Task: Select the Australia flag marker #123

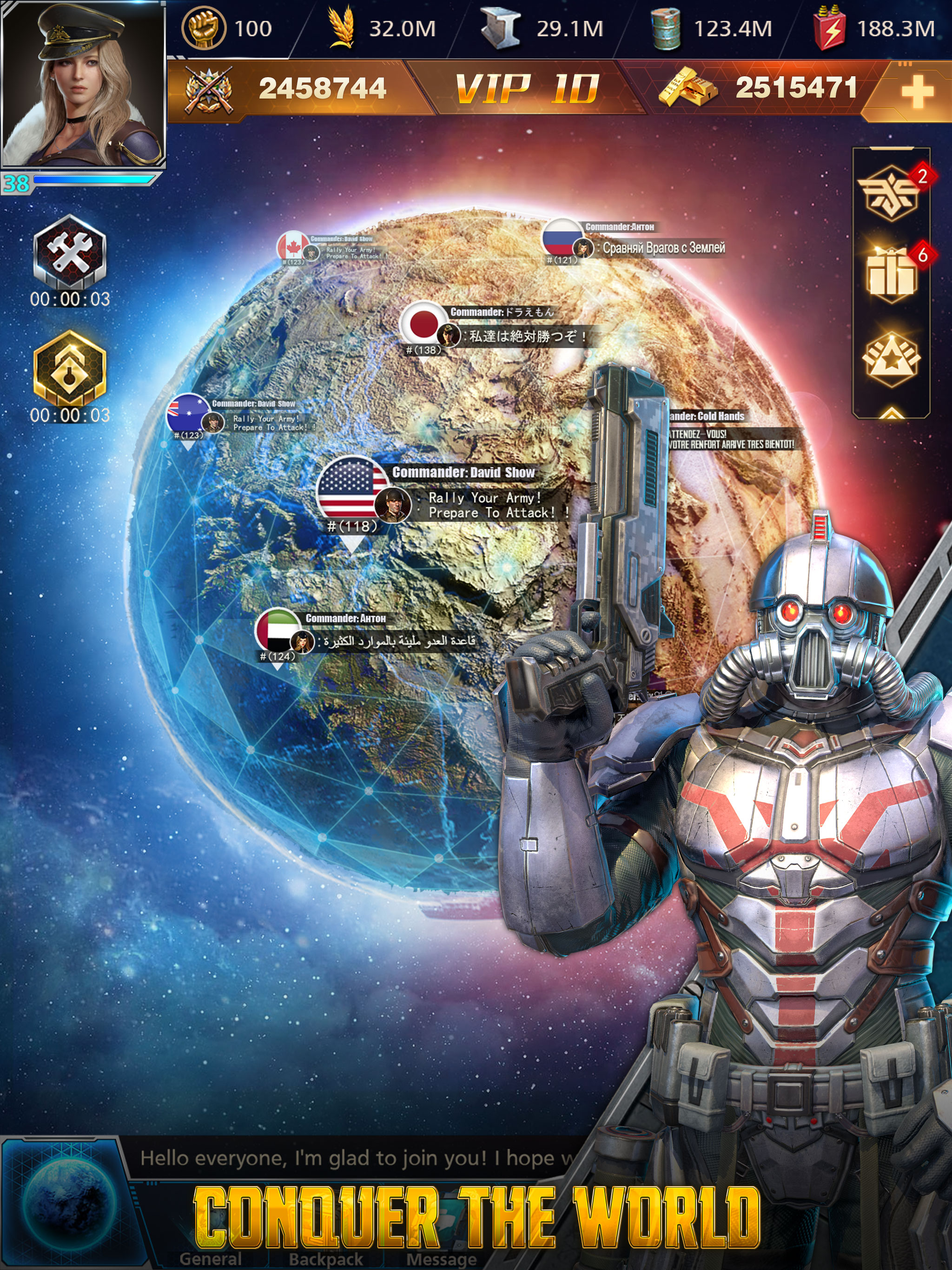Action: click(x=188, y=412)
